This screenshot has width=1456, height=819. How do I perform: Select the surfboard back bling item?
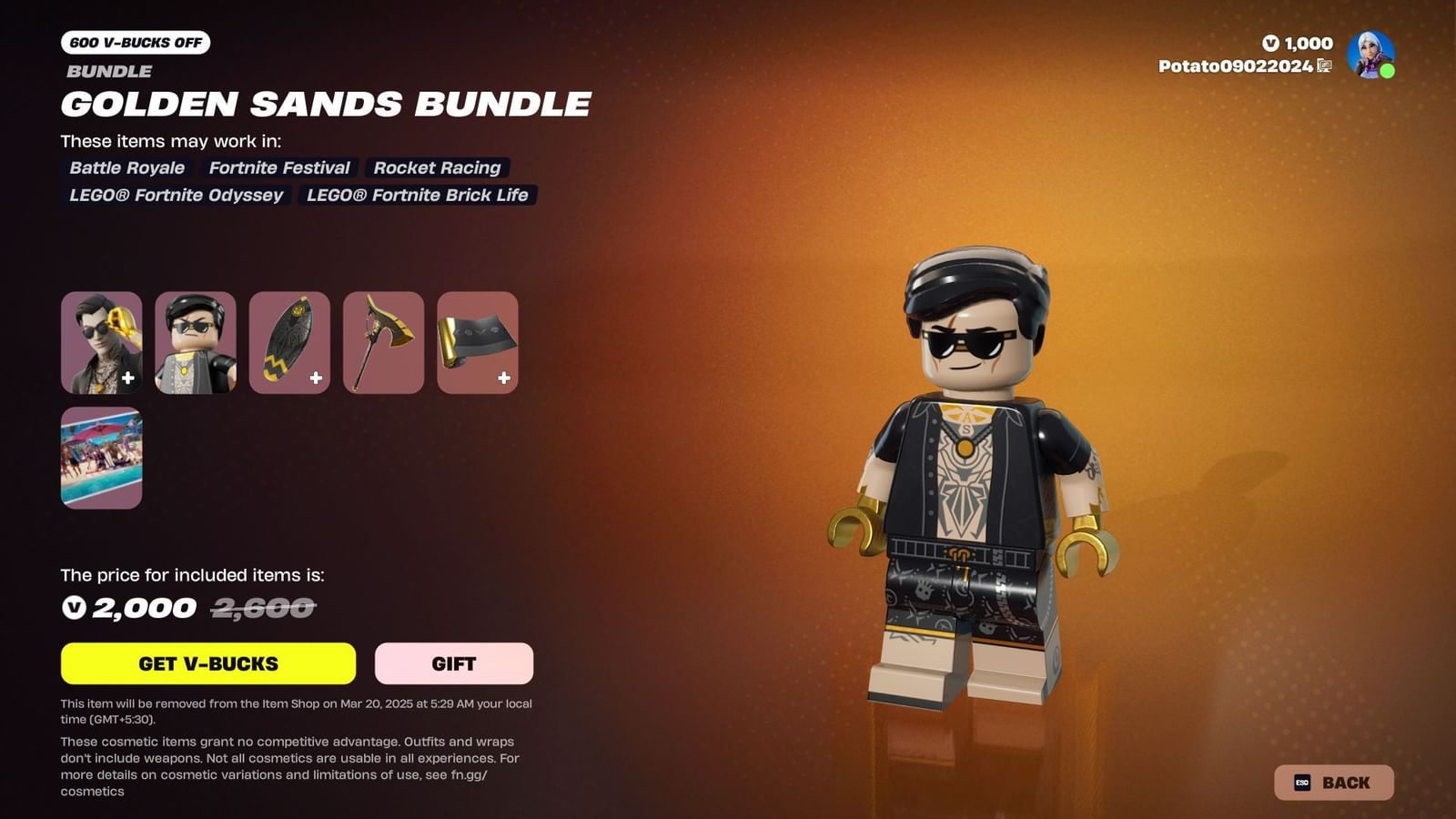[x=289, y=343]
